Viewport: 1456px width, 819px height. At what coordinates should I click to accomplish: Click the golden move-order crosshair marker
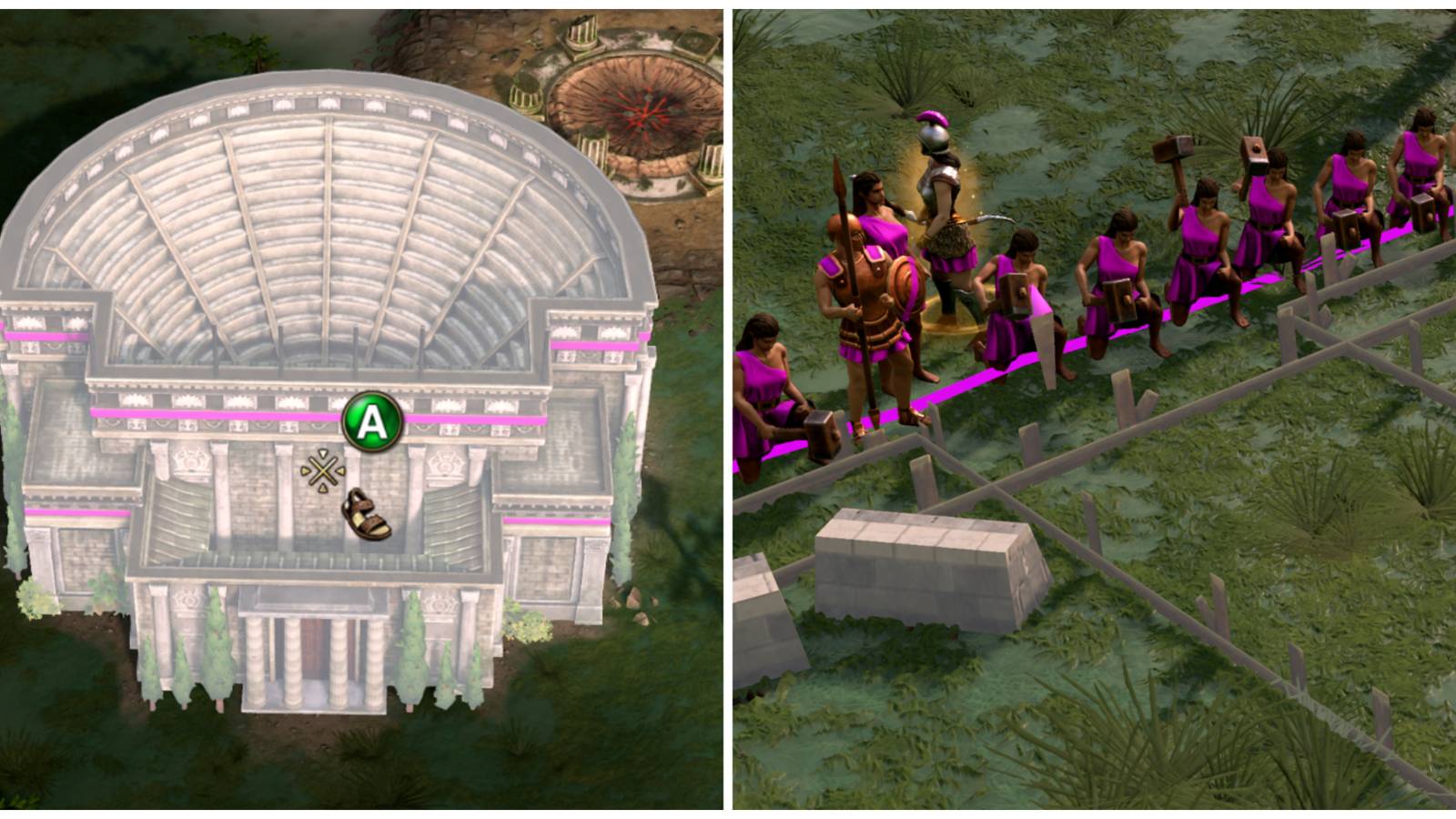[x=323, y=470]
